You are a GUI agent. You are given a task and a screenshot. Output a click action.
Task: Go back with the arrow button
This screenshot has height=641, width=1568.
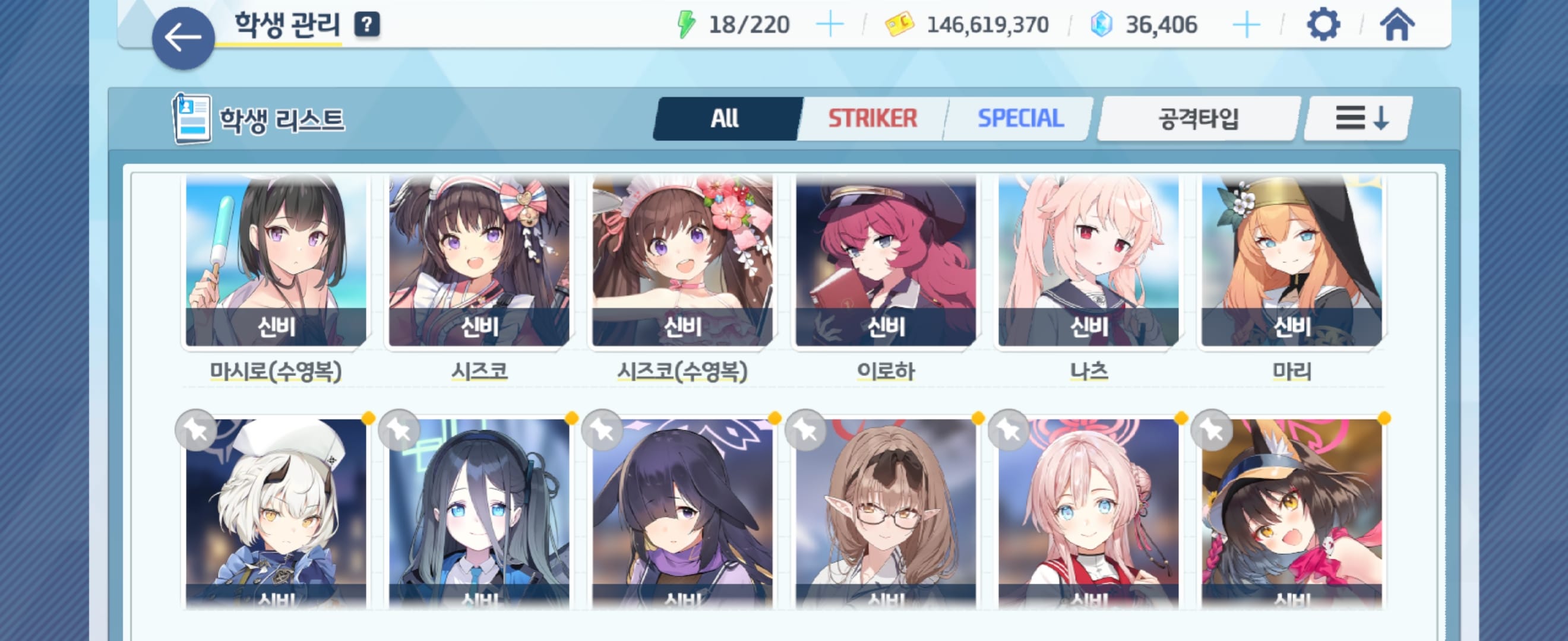(x=182, y=38)
